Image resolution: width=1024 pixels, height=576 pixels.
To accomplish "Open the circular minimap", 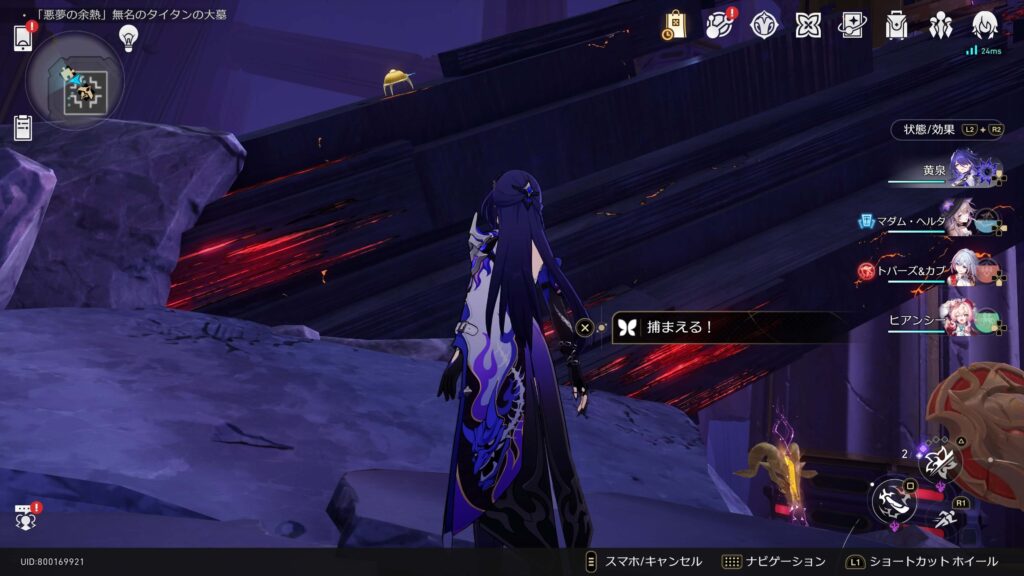I will point(75,82).
